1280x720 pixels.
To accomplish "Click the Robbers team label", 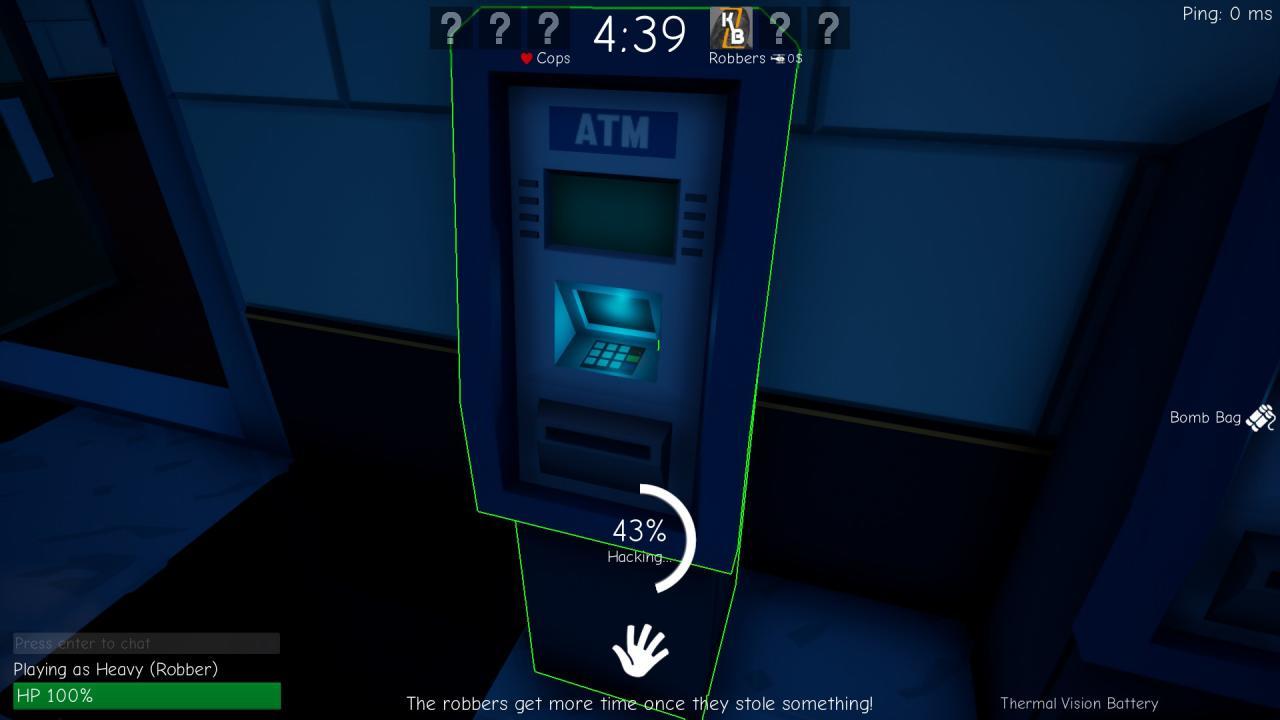I will point(737,58).
